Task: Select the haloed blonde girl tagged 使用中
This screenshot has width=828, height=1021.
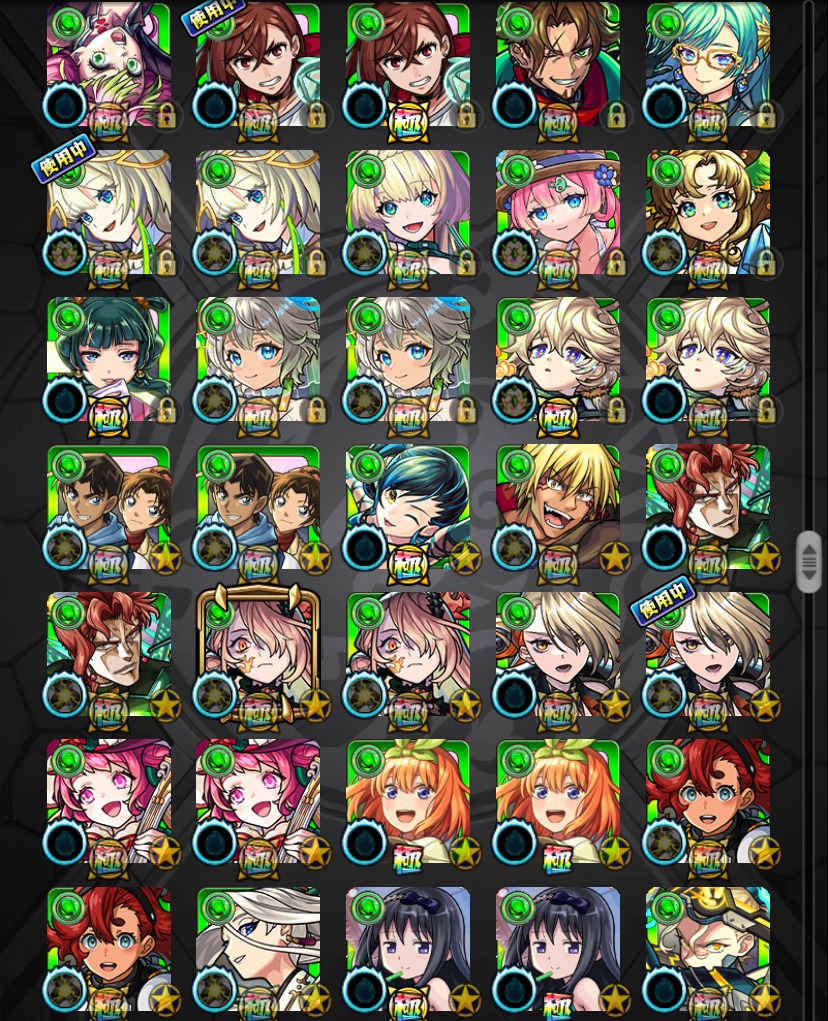Action: (108, 212)
